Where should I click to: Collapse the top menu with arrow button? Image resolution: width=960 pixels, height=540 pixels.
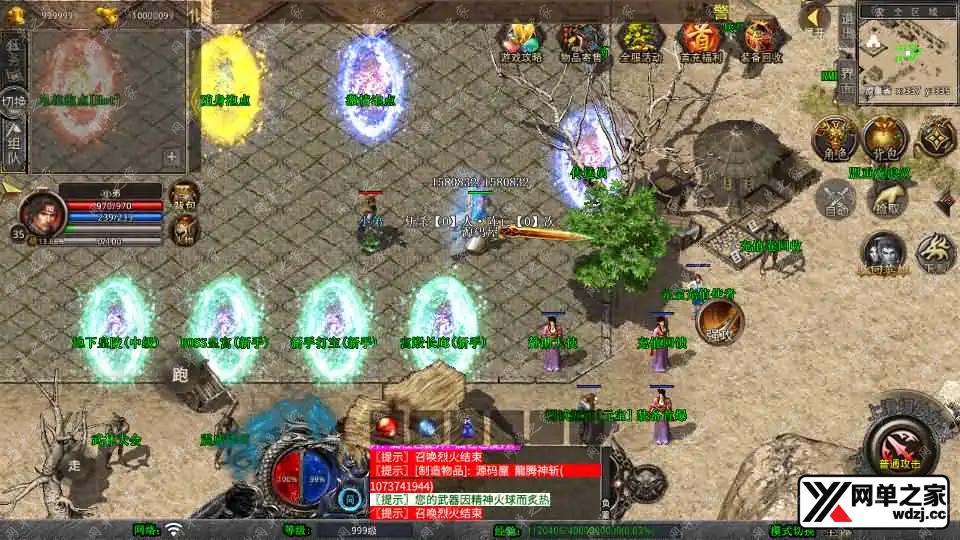tap(816, 18)
